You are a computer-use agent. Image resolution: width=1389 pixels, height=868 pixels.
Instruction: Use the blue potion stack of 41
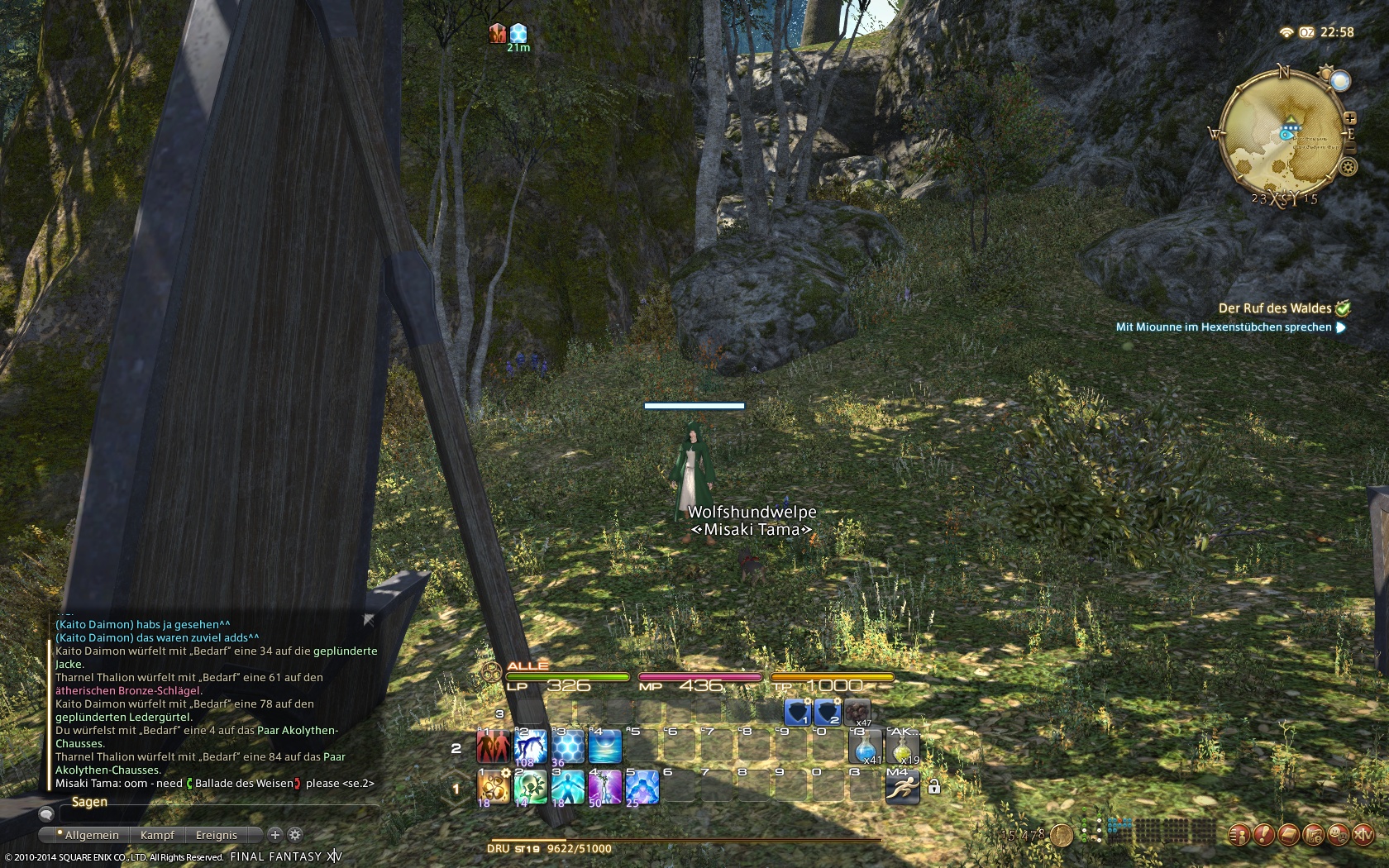(865, 746)
